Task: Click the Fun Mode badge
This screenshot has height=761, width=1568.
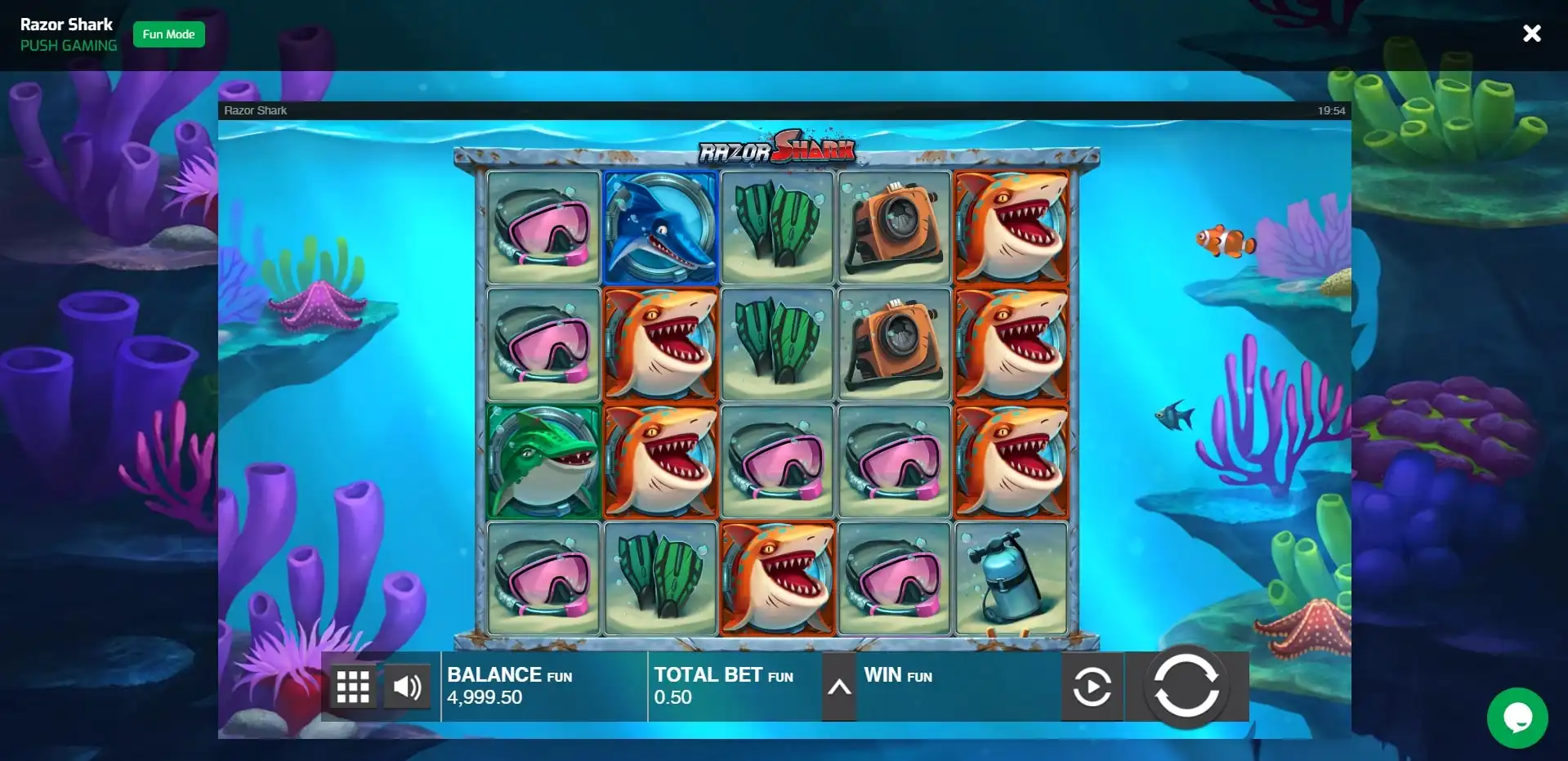Action: [168, 34]
